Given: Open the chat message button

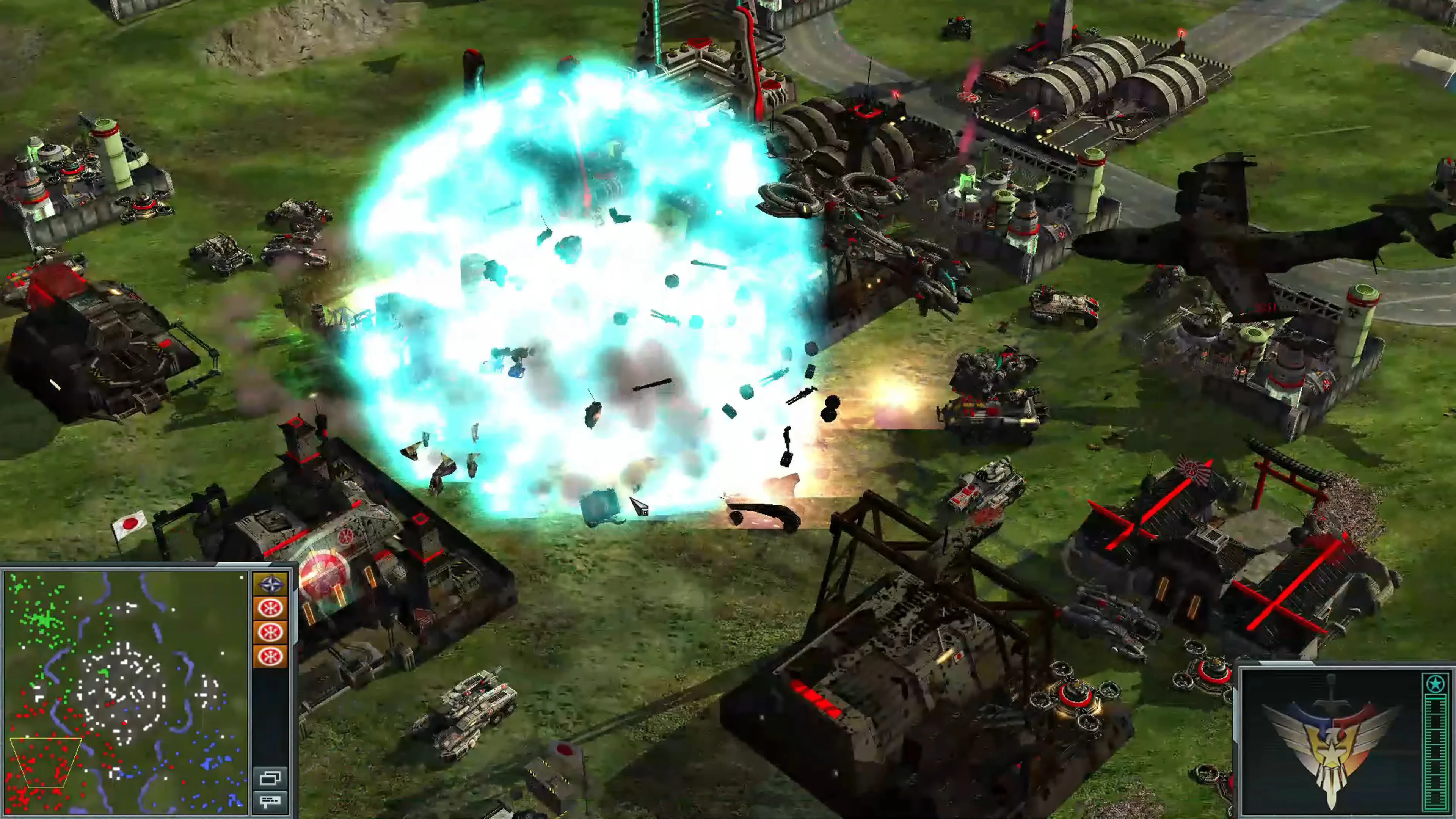Looking at the screenshot, I should [270, 801].
